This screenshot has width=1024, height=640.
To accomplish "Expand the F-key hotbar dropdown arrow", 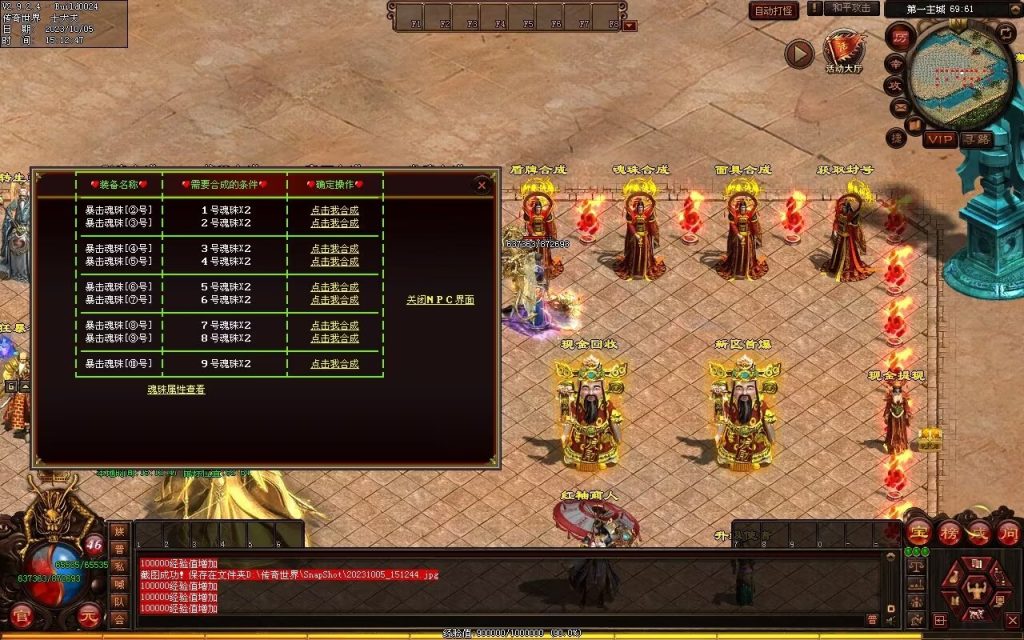I will click(630, 25).
